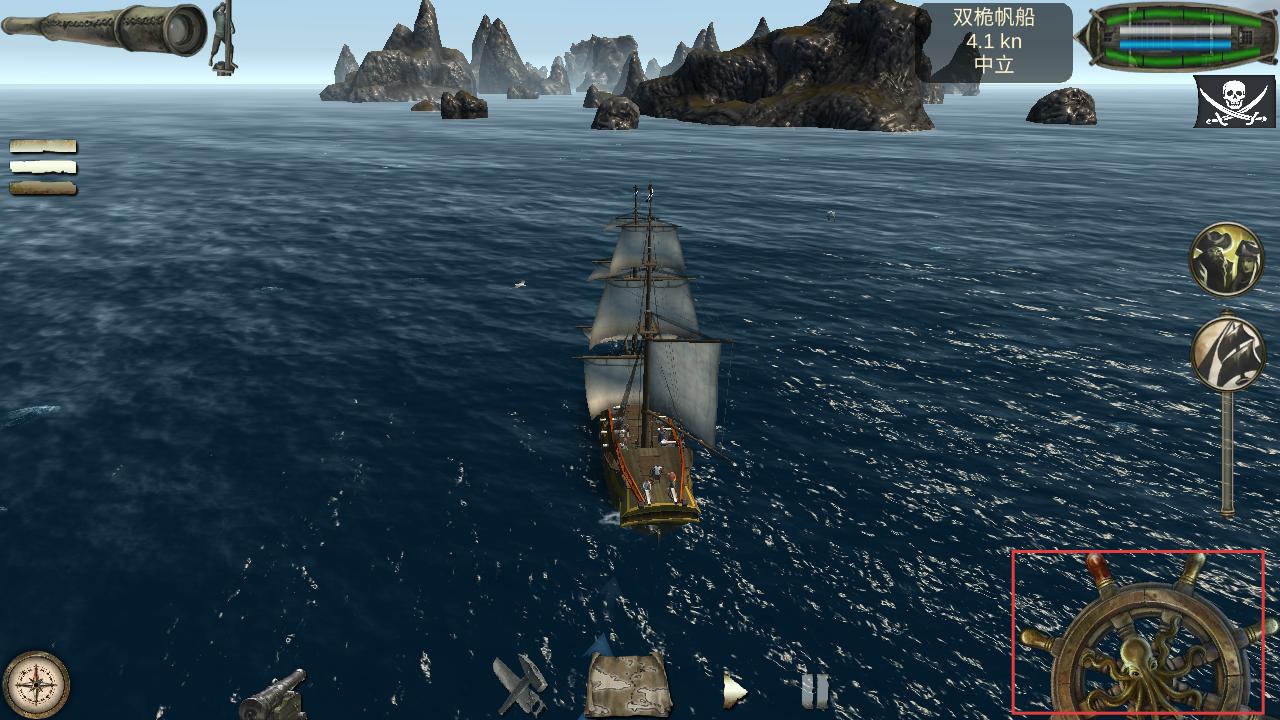Fire using the cannon icon
Viewport: 1280px width, 720px height.
coord(273,692)
